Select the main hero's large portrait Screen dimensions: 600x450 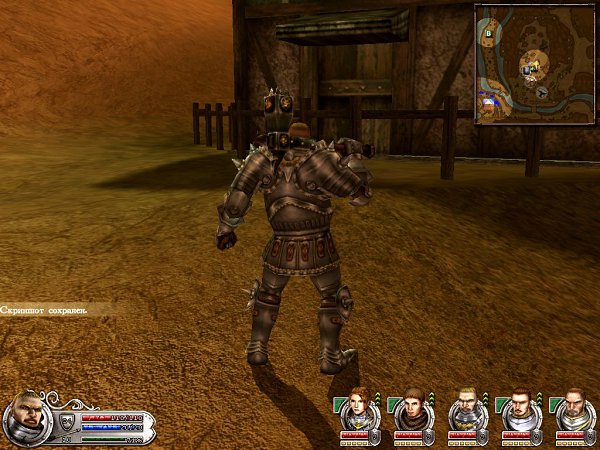[x=26, y=418]
